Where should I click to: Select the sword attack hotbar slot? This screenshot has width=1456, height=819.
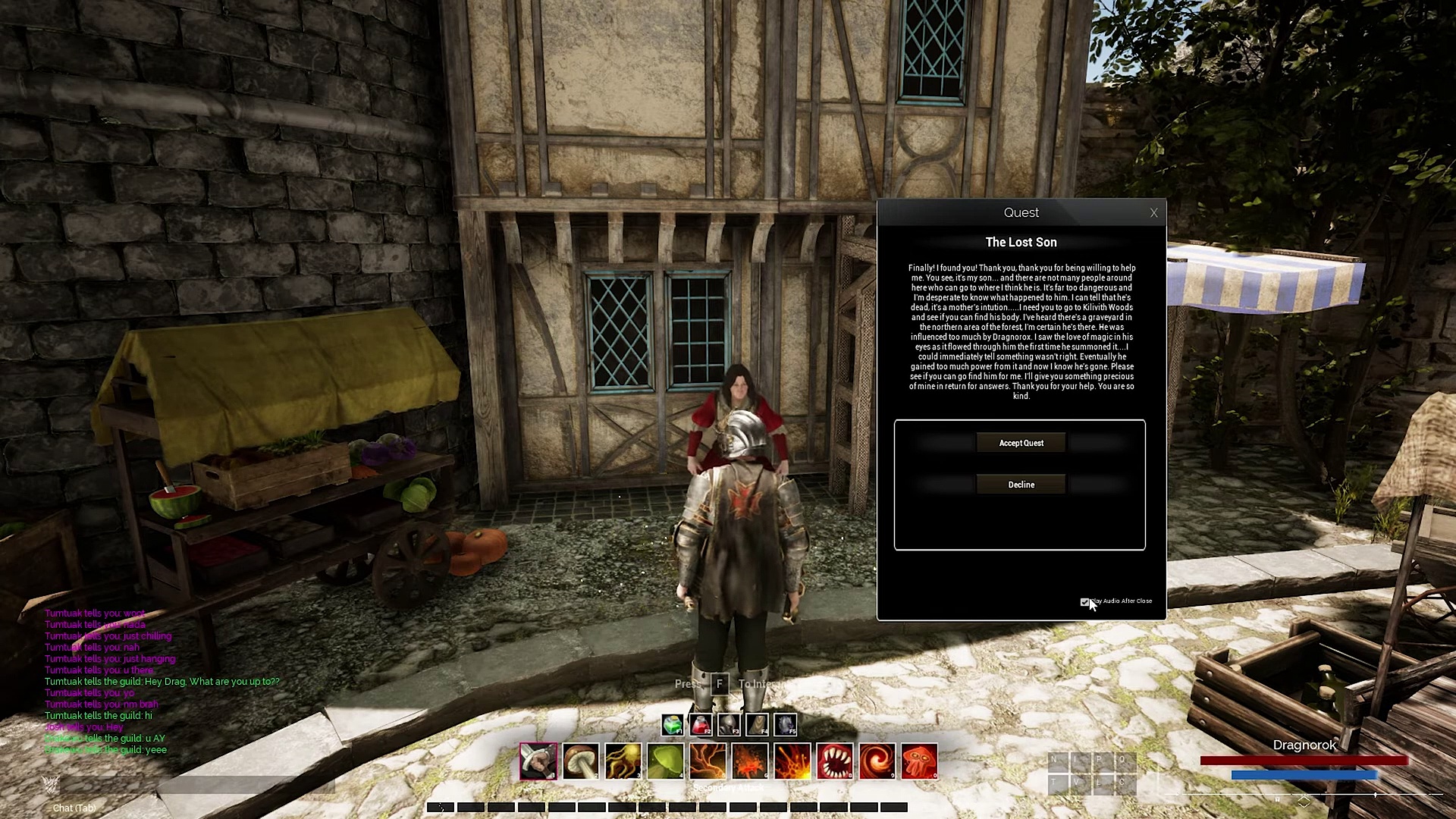538,761
